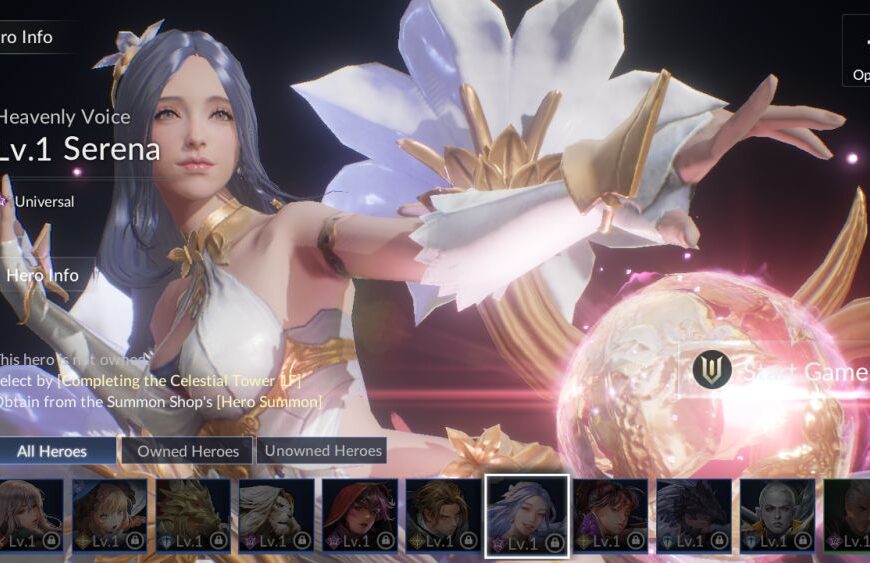Switch to the All Heroes tab
Viewport: 870px width, 563px height.
58,451
